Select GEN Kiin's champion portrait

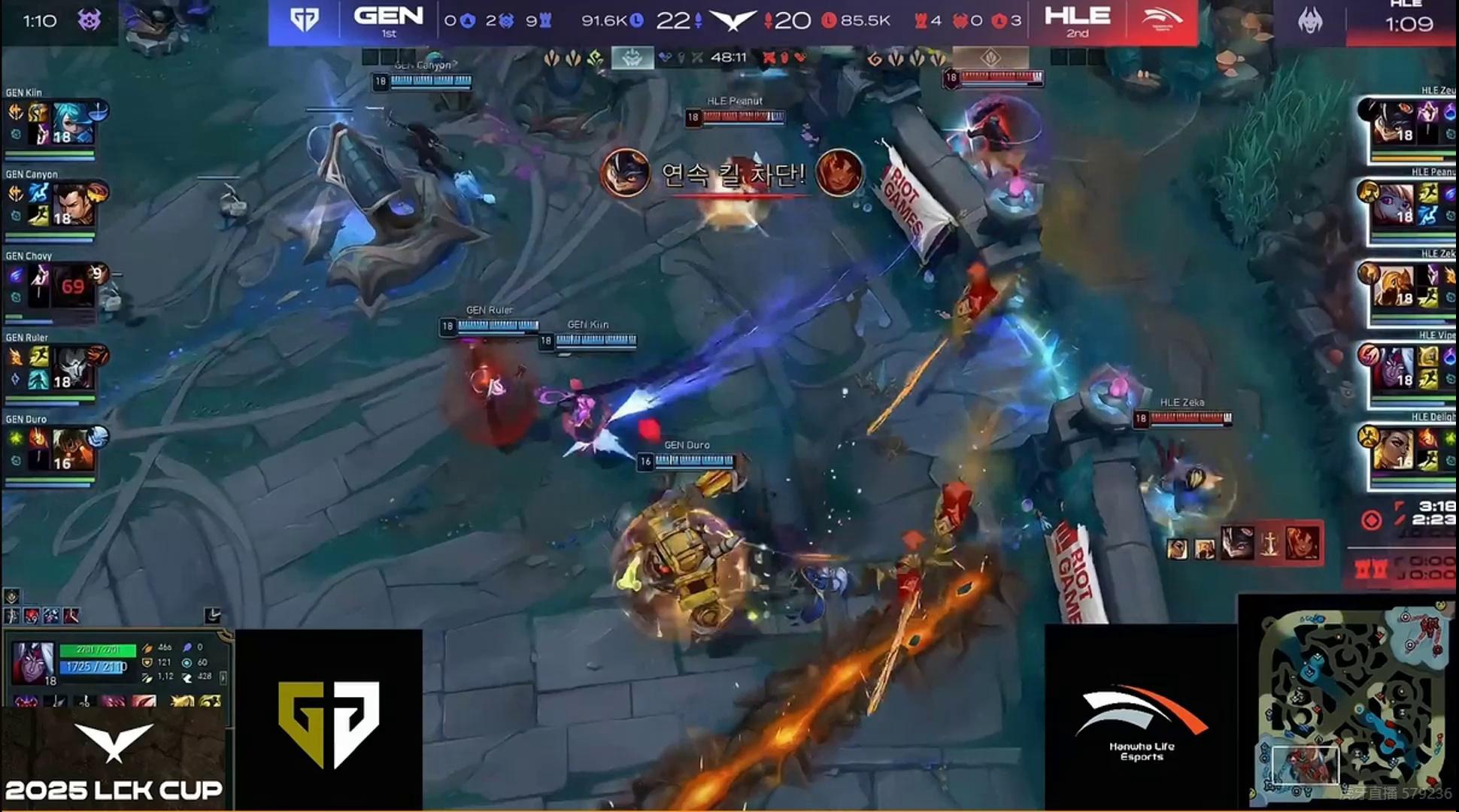point(73,123)
